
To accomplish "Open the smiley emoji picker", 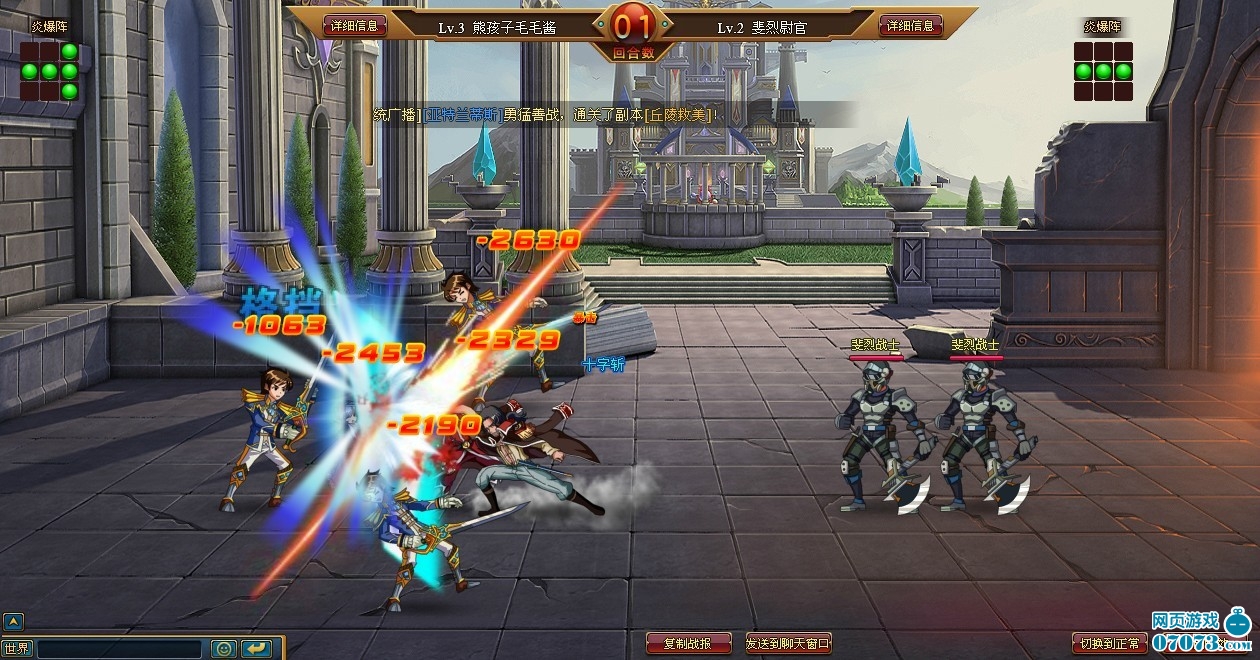I will point(224,649).
